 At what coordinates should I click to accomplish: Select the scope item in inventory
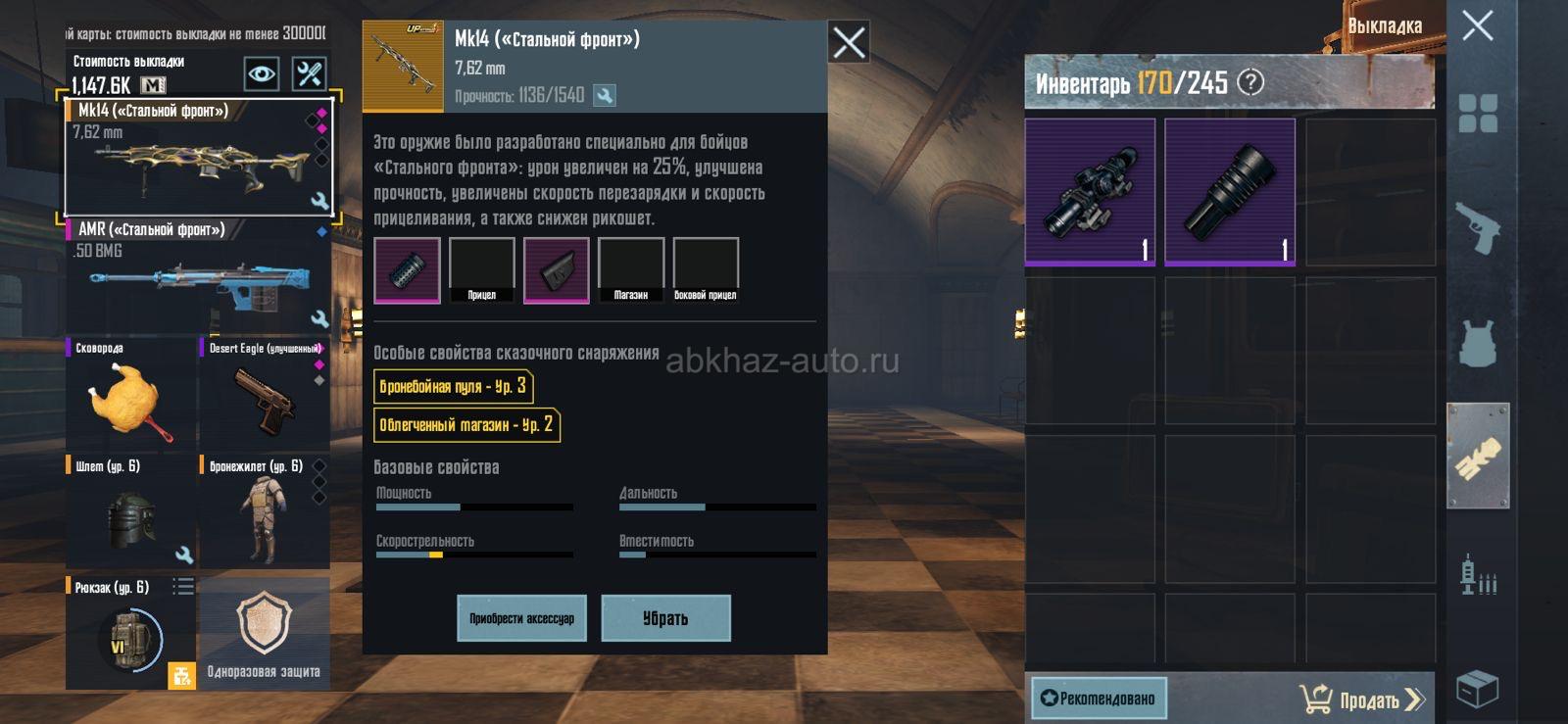point(1090,192)
